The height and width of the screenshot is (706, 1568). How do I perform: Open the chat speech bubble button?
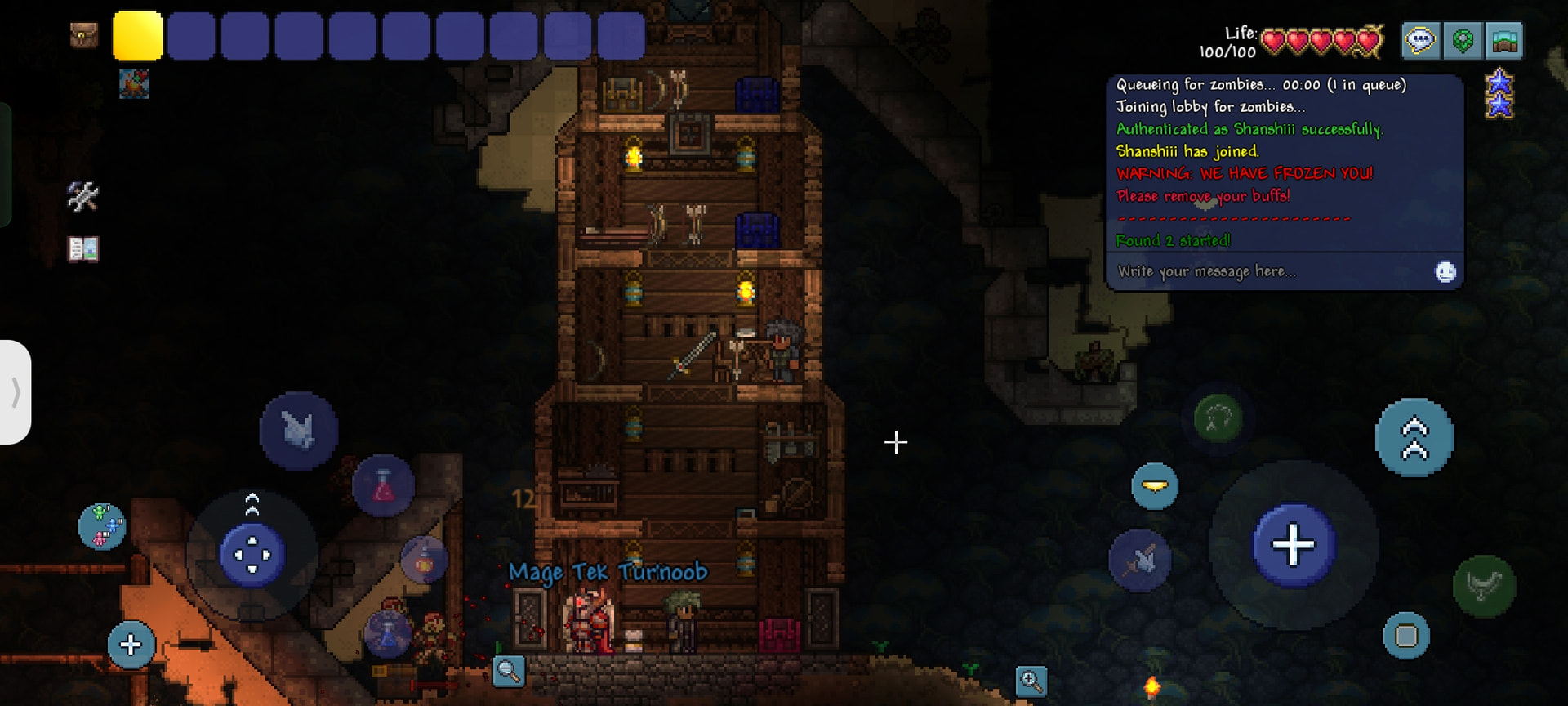1420,40
